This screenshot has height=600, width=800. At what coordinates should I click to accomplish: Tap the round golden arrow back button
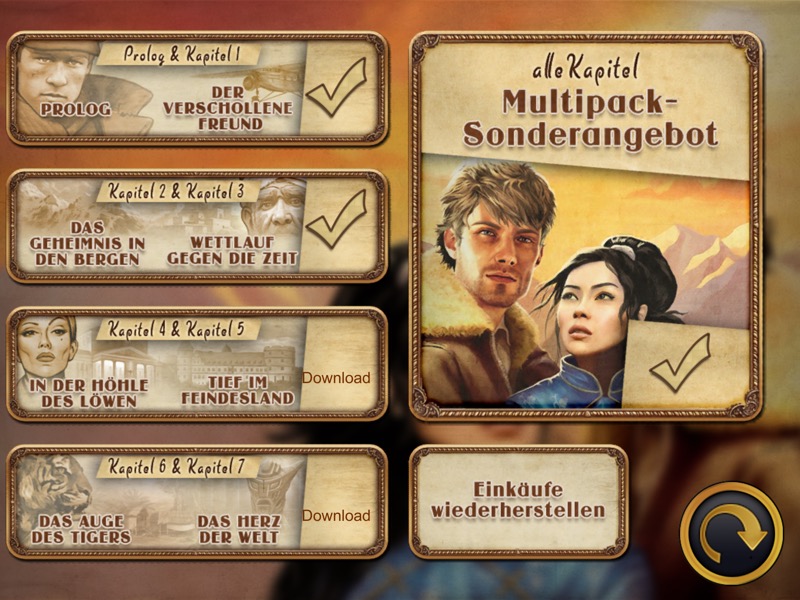[731, 533]
